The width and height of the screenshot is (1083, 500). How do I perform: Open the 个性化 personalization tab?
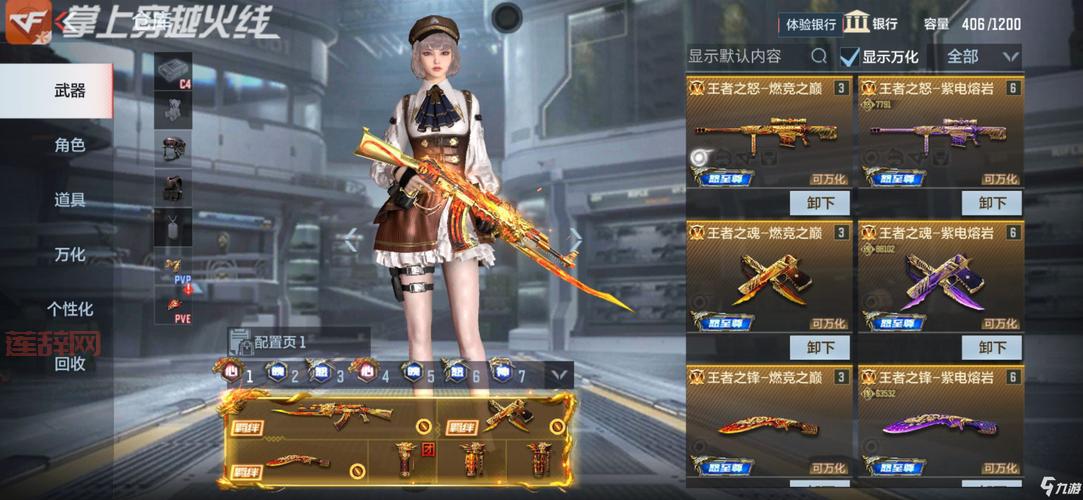[x=69, y=309]
